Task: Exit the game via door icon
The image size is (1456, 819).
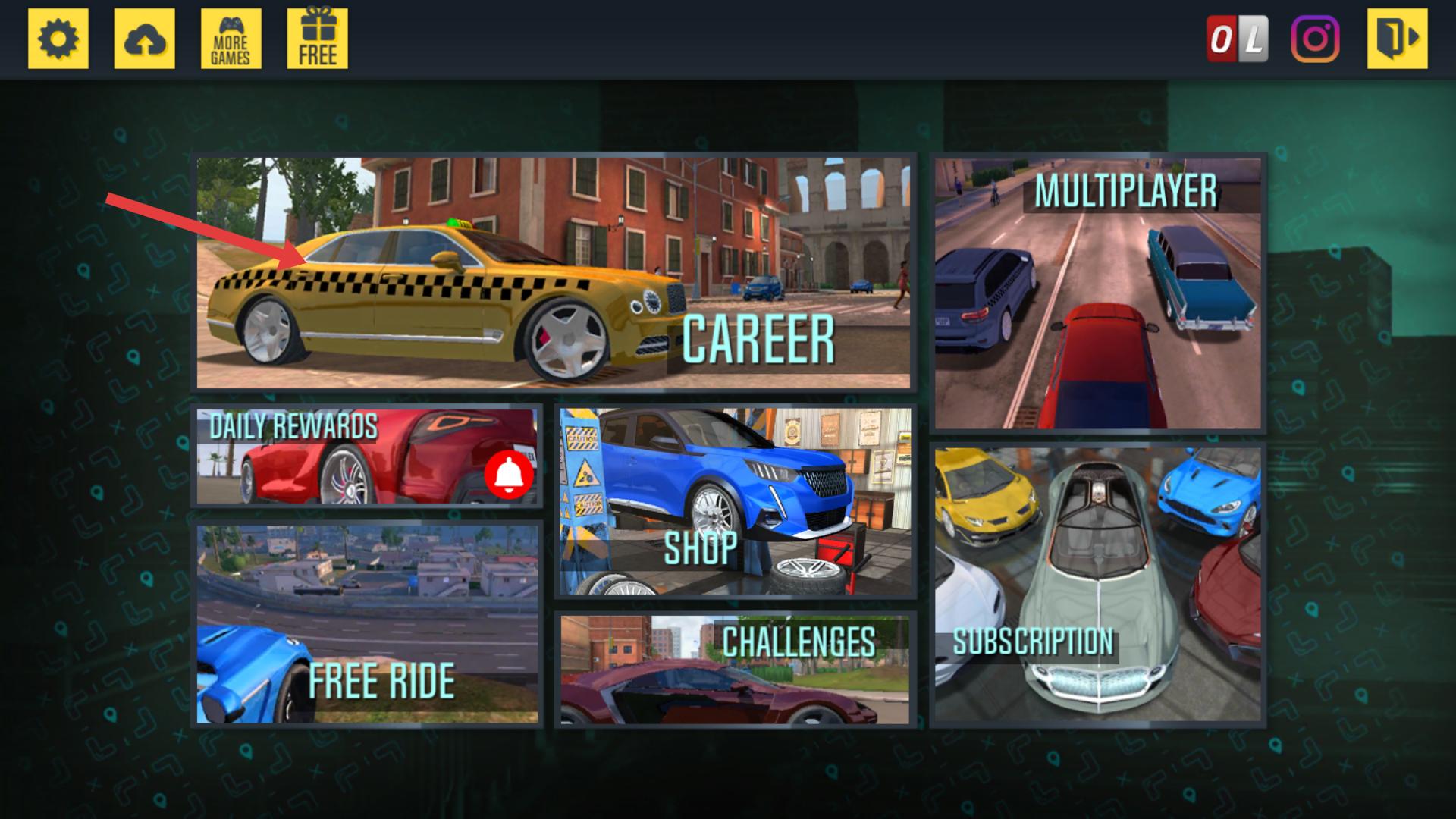Action: tap(1397, 39)
